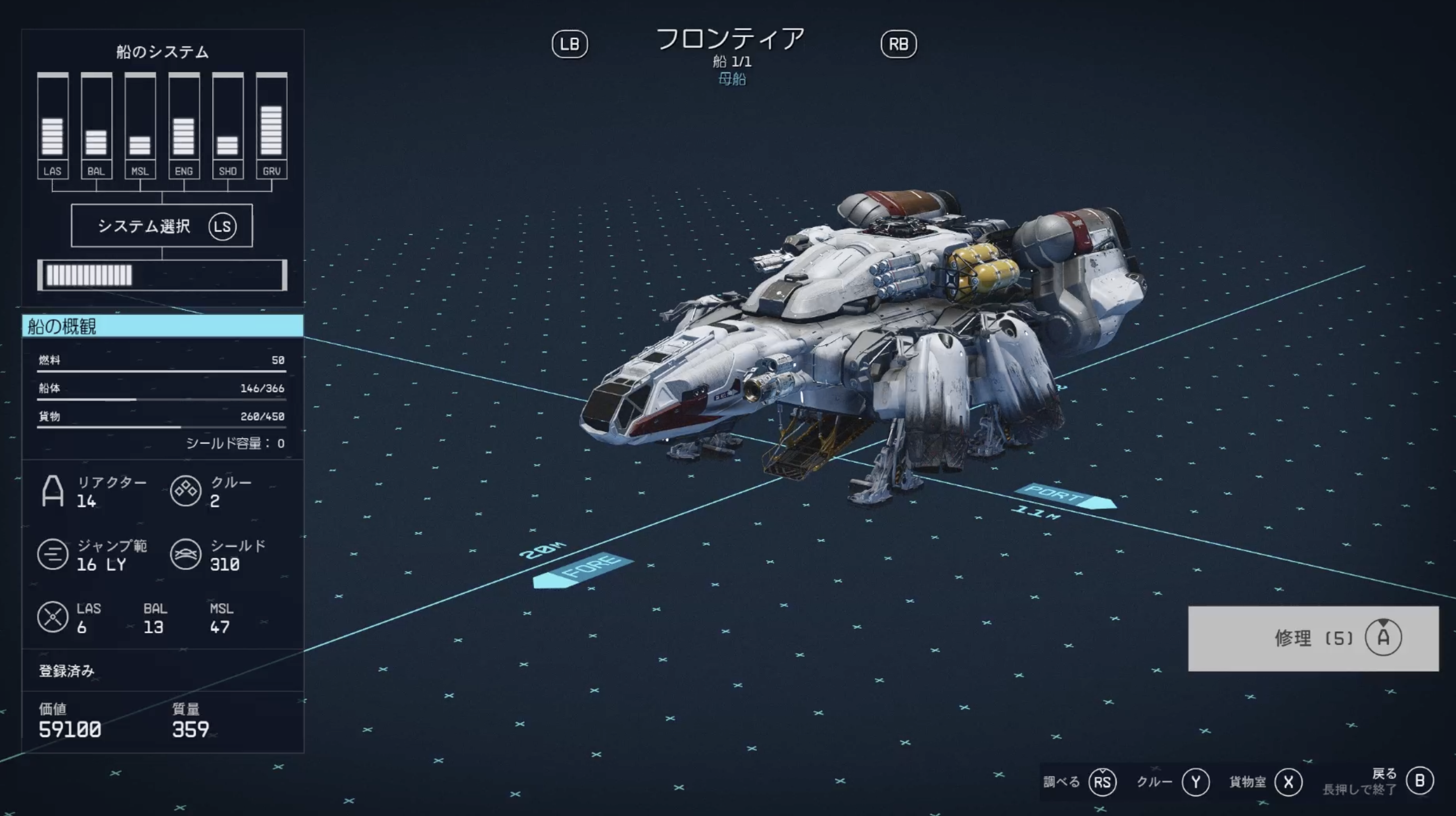
Task: Select the GRV power system column
Action: pos(271,125)
